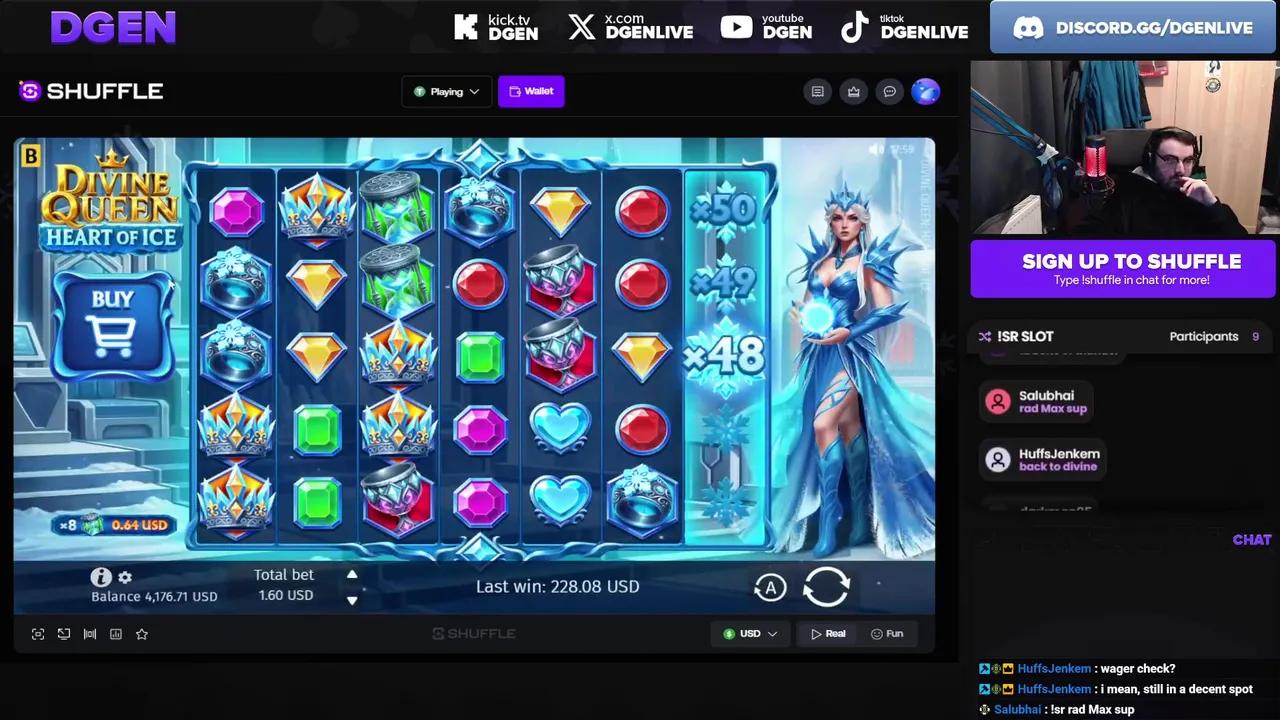The width and height of the screenshot is (1280, 720).
Task: Switch to Fun play mode
Action: tap(887, 633)
